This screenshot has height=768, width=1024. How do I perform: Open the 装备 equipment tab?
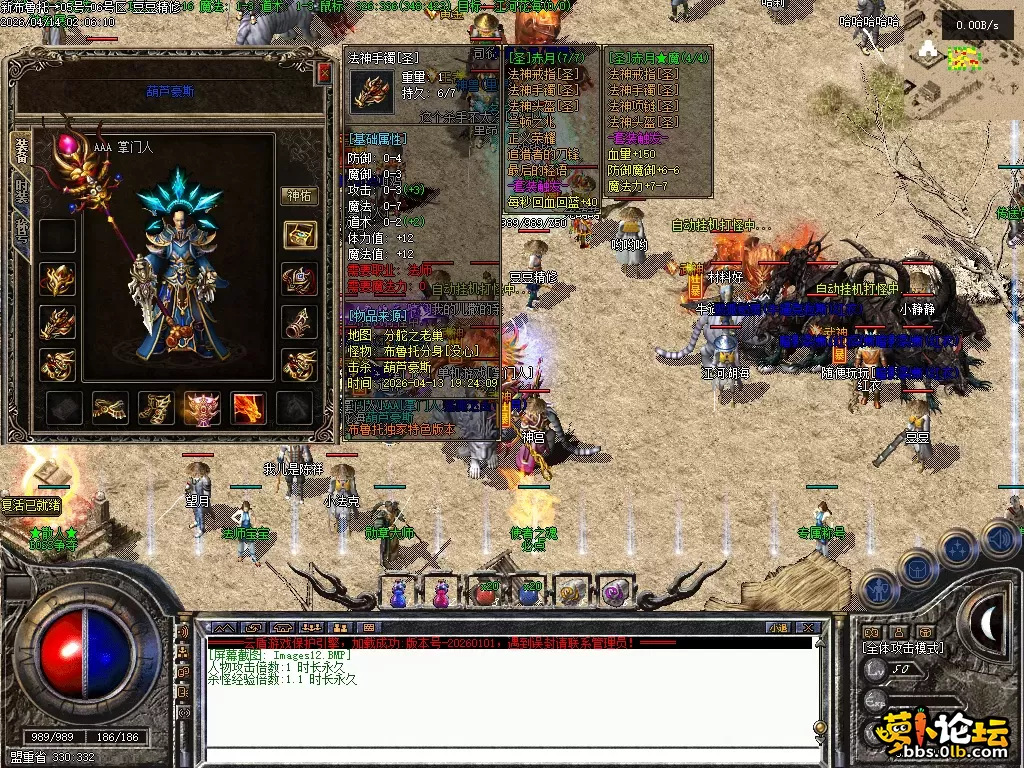20,149
